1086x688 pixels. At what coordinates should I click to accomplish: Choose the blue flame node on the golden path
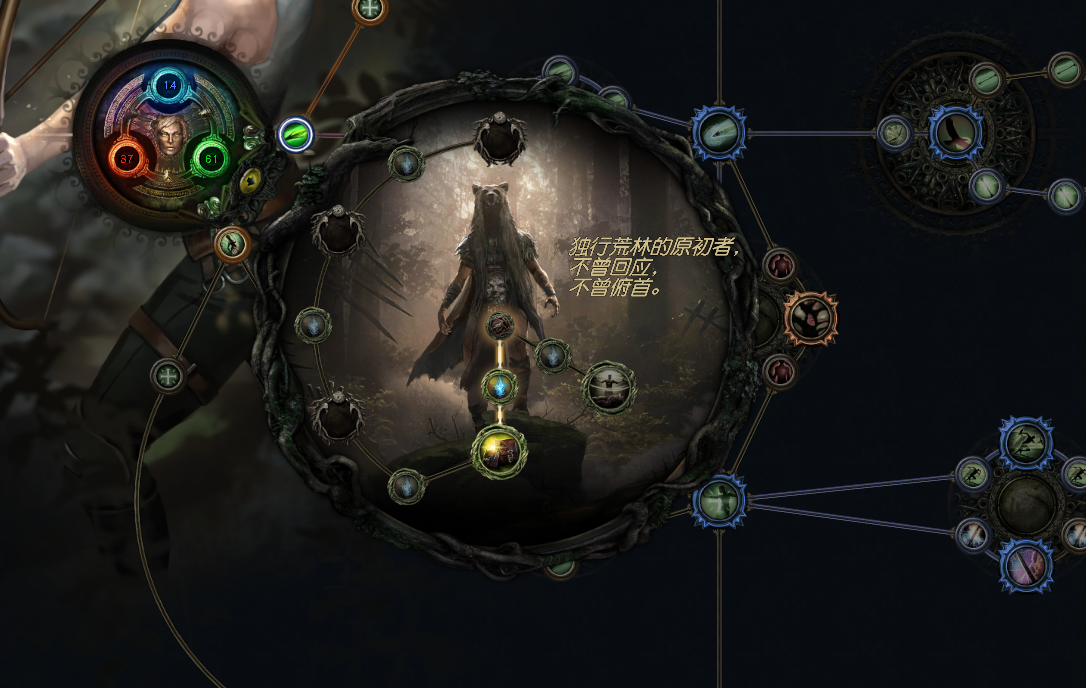tap(499, 386)
